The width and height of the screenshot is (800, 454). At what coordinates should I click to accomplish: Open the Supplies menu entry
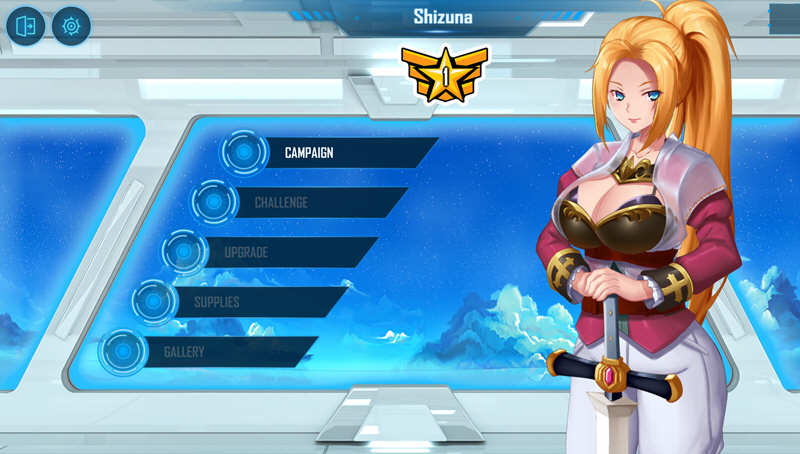(x=240, y=302)
